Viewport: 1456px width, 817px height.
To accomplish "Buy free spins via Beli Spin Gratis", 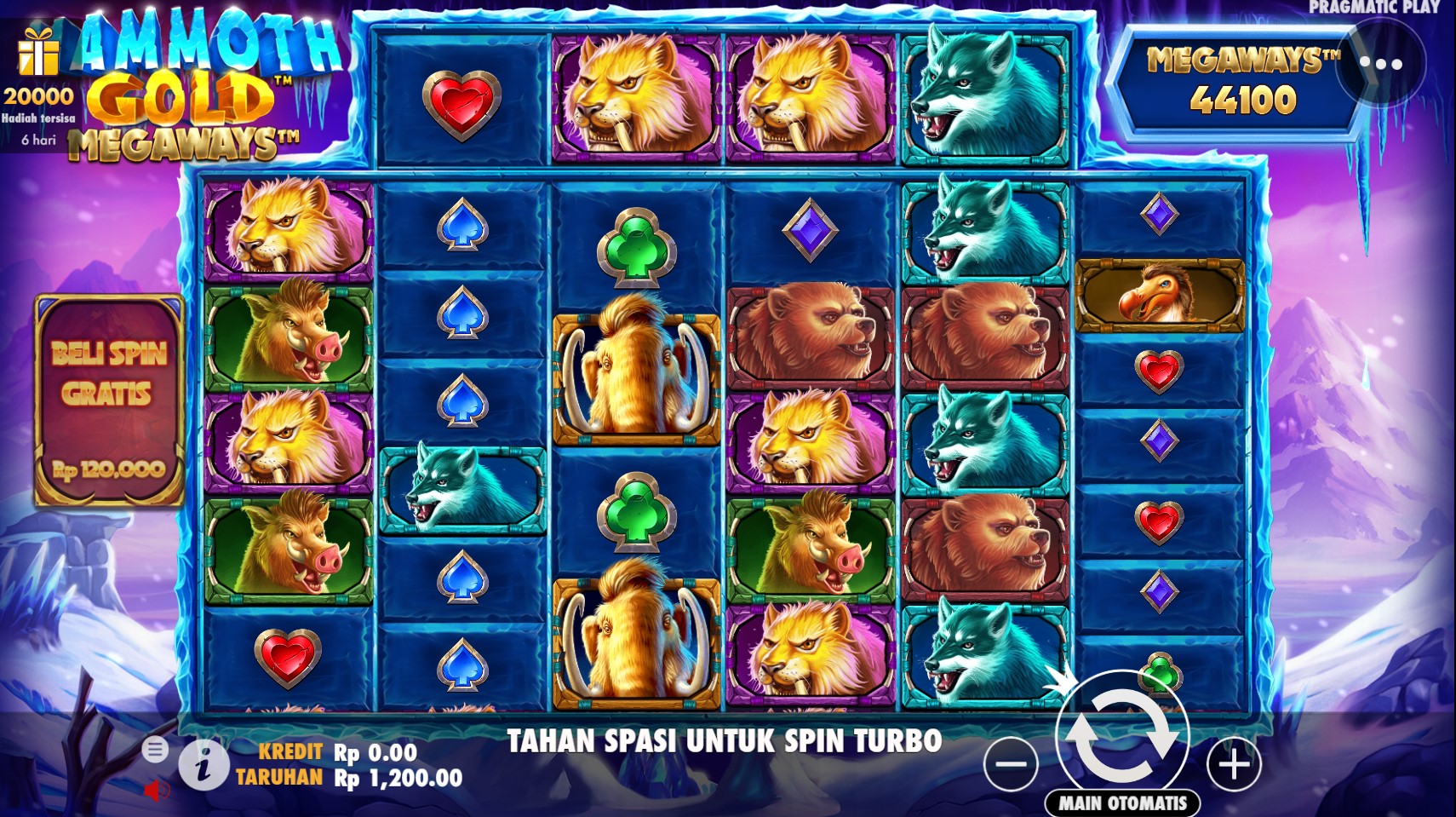I will click(109, 400).
